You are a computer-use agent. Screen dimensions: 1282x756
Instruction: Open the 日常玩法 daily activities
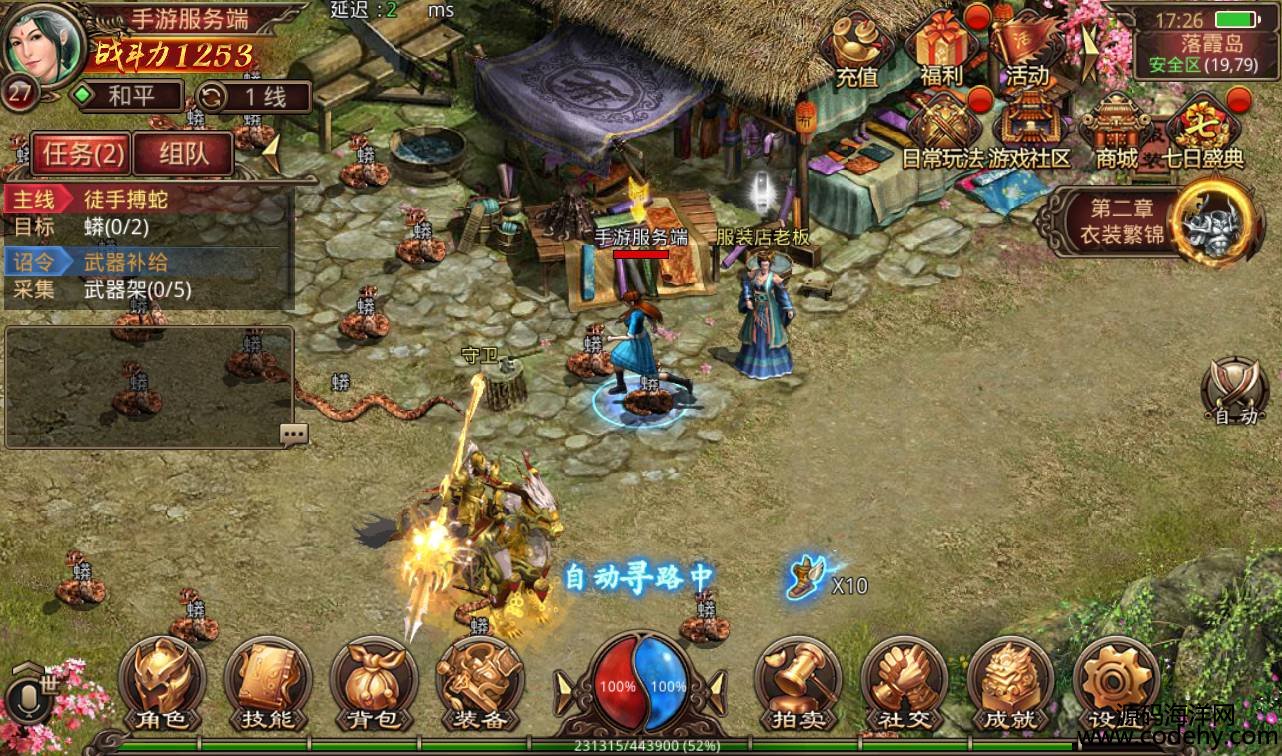(943, 132)
